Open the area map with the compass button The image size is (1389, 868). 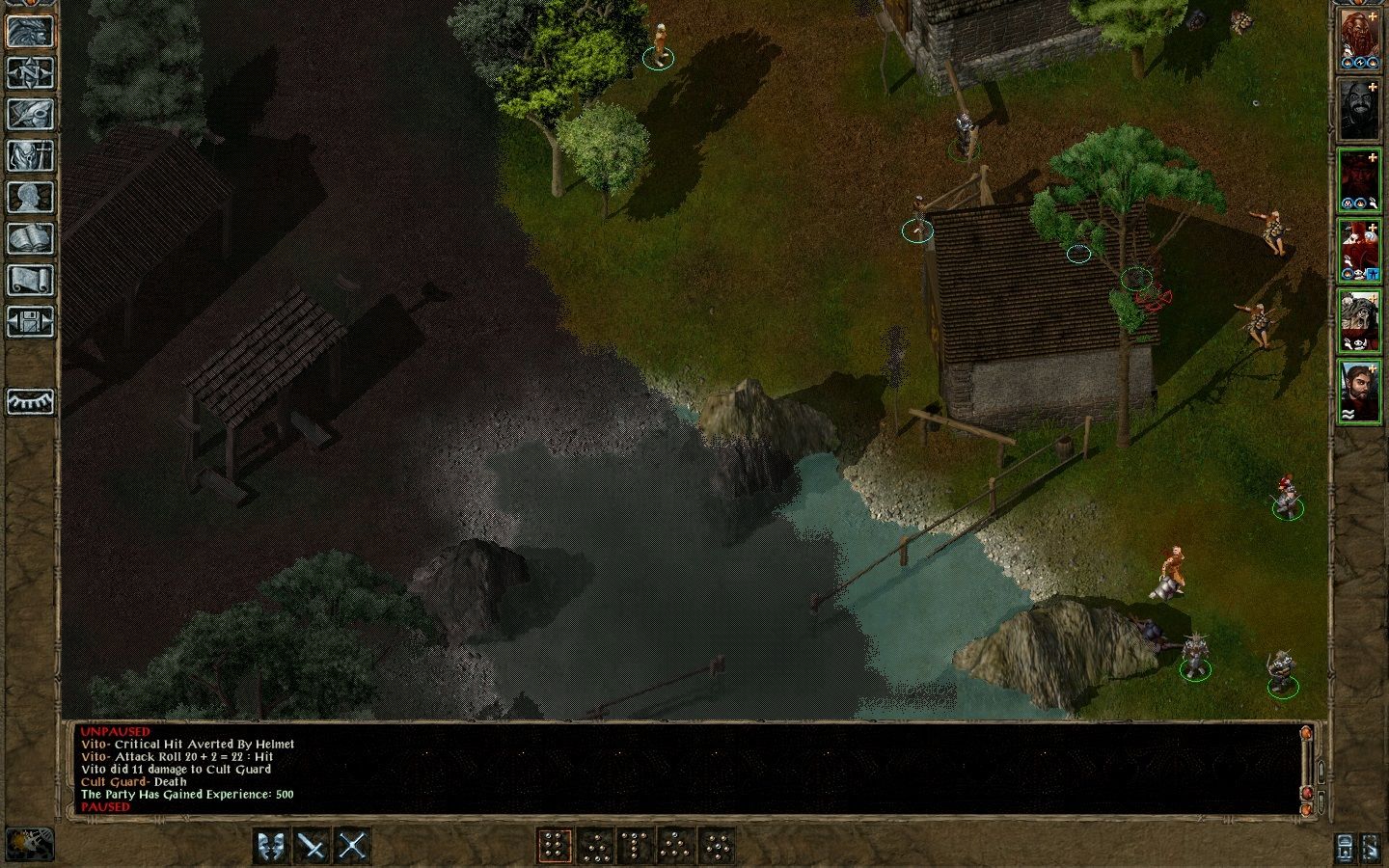(x=30, y=72)
